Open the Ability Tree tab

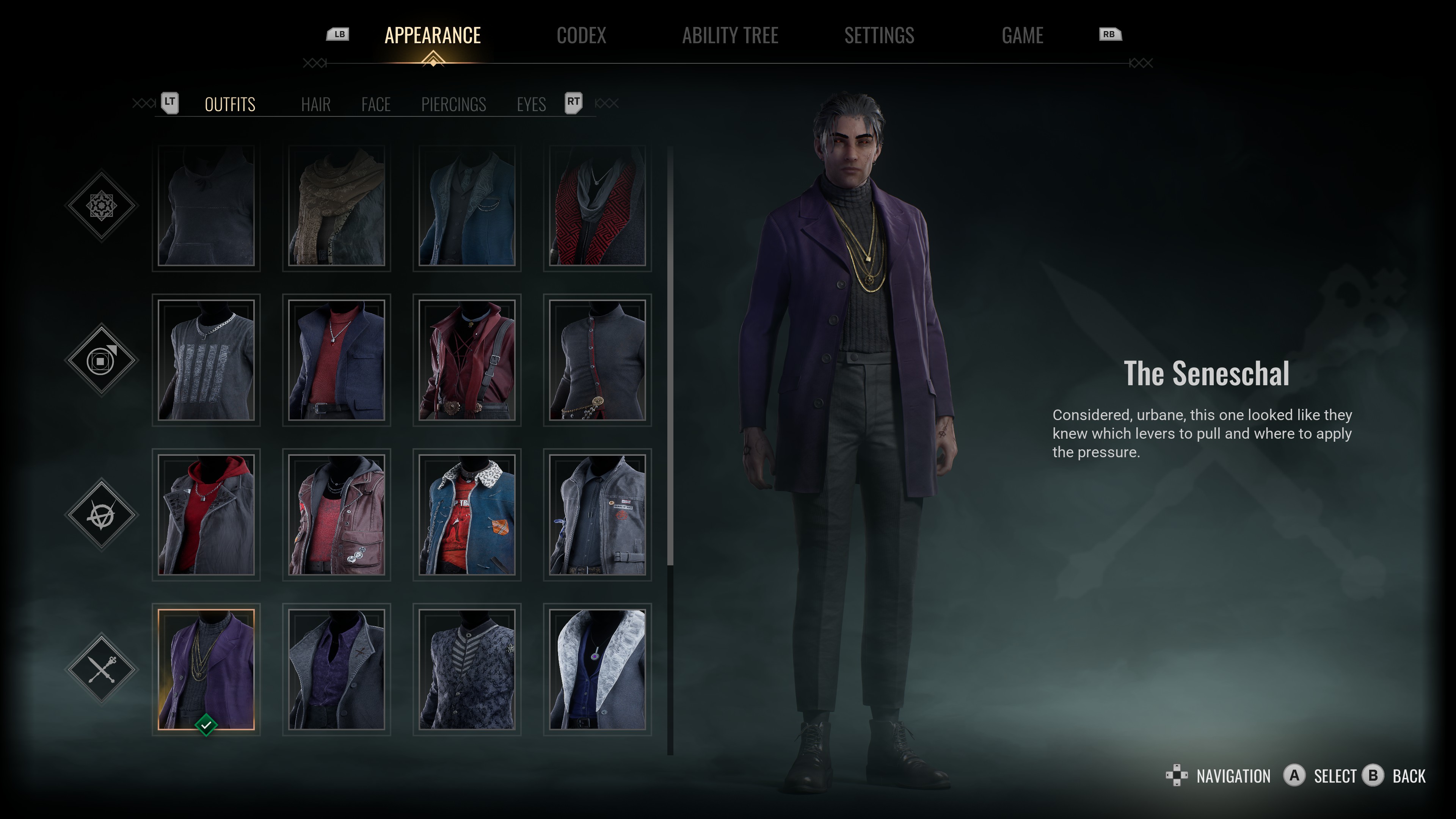[x=730, y=36]
